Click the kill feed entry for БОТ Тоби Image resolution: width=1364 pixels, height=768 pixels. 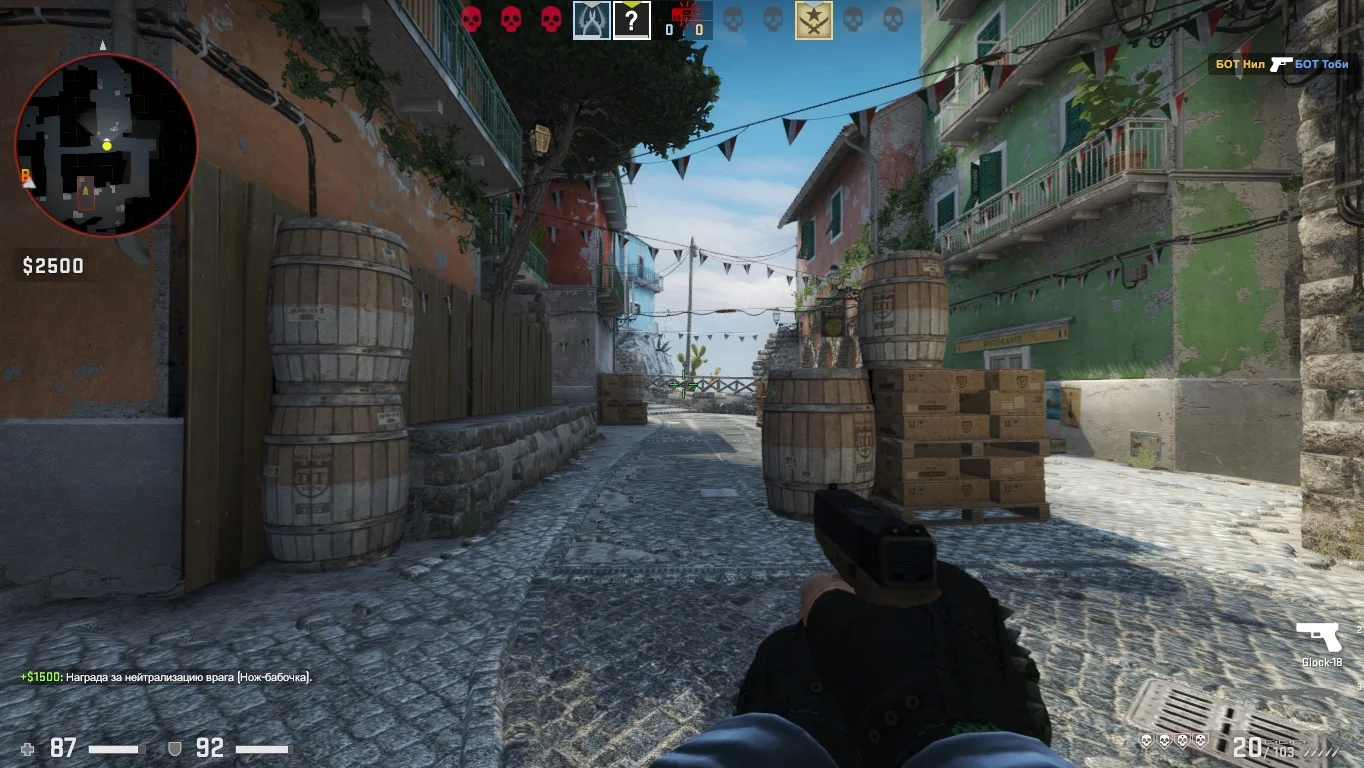(1321, 64)
